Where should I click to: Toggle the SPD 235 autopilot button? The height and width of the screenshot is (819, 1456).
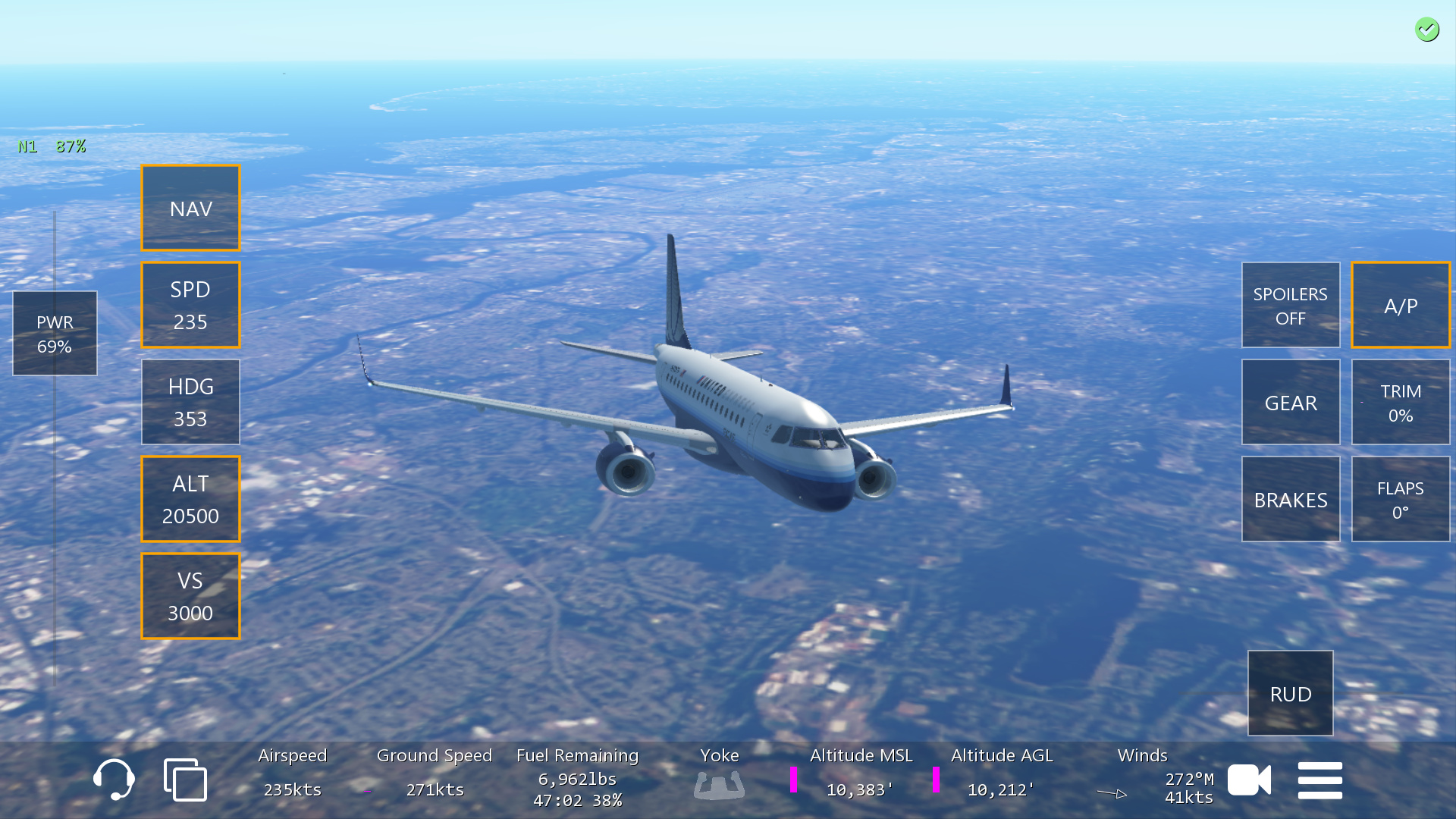(x=190, y=305)
